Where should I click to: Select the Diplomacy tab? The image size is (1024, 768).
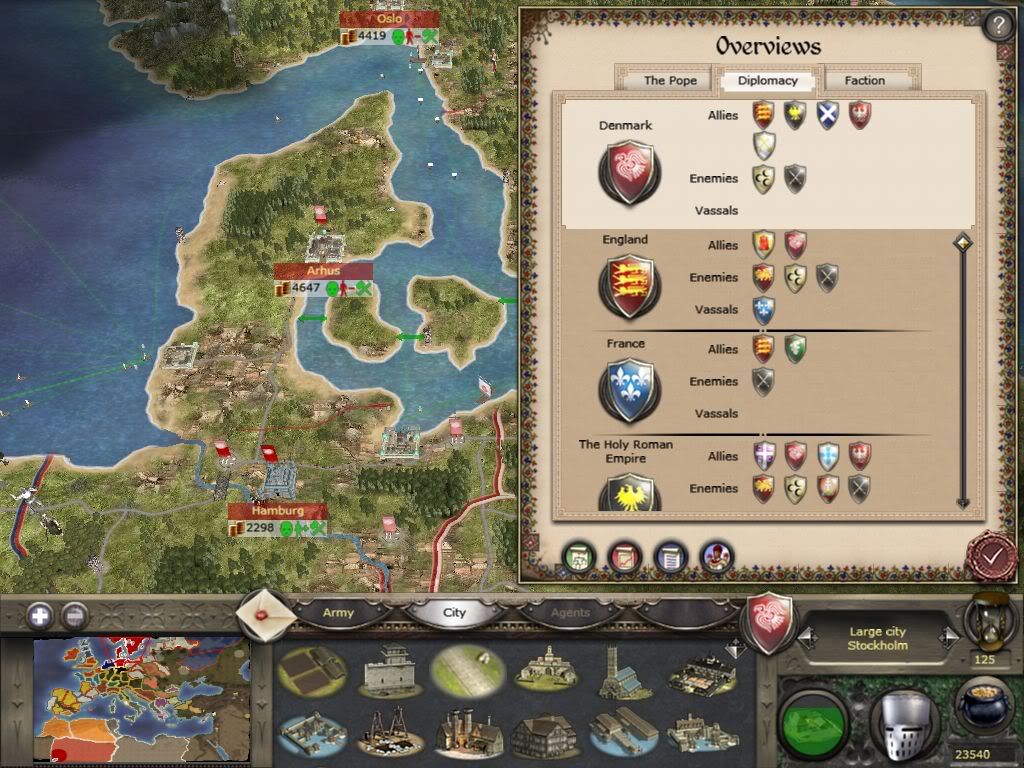coord(767,81)
